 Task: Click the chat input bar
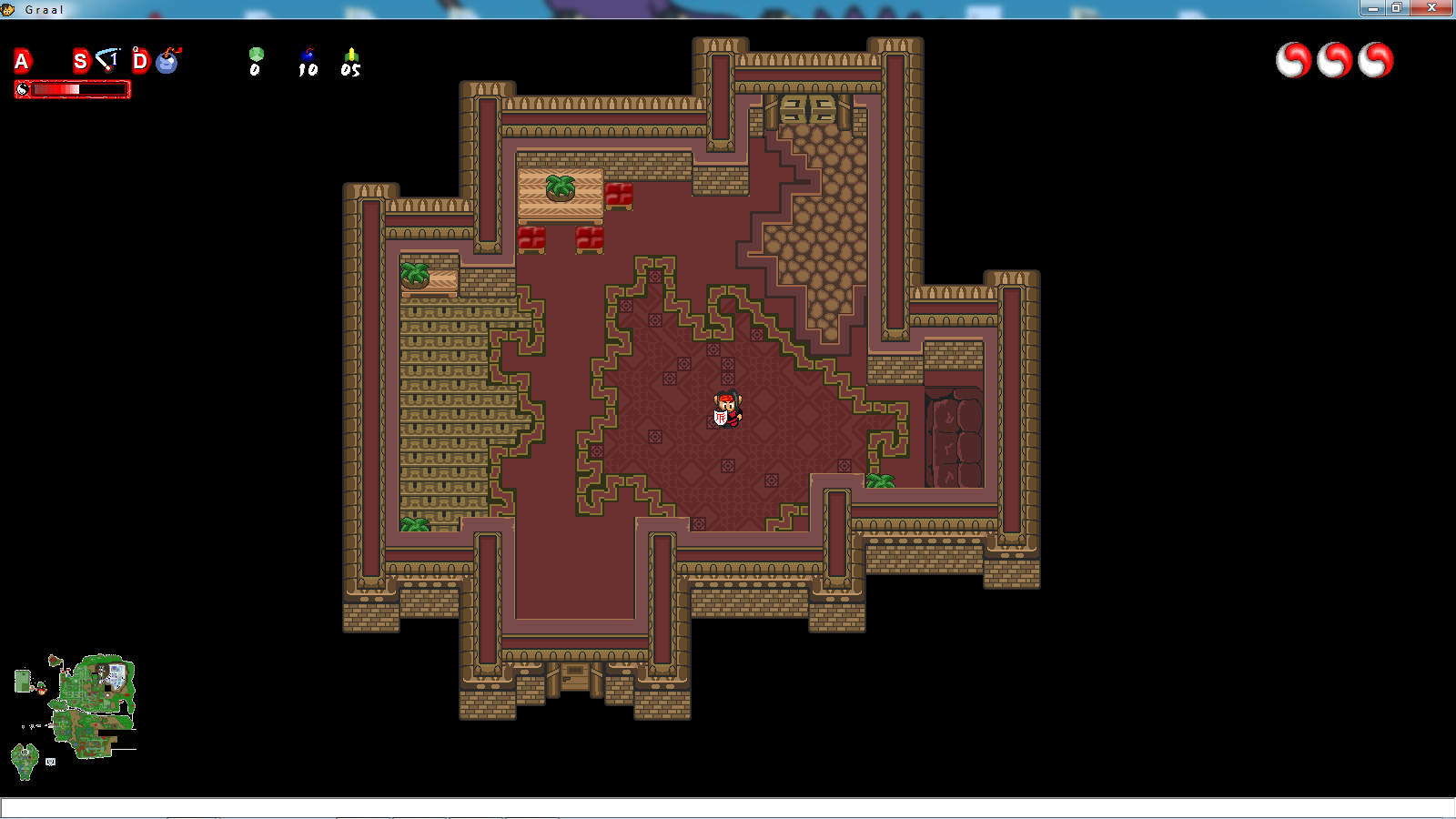[x=728, y=808]
